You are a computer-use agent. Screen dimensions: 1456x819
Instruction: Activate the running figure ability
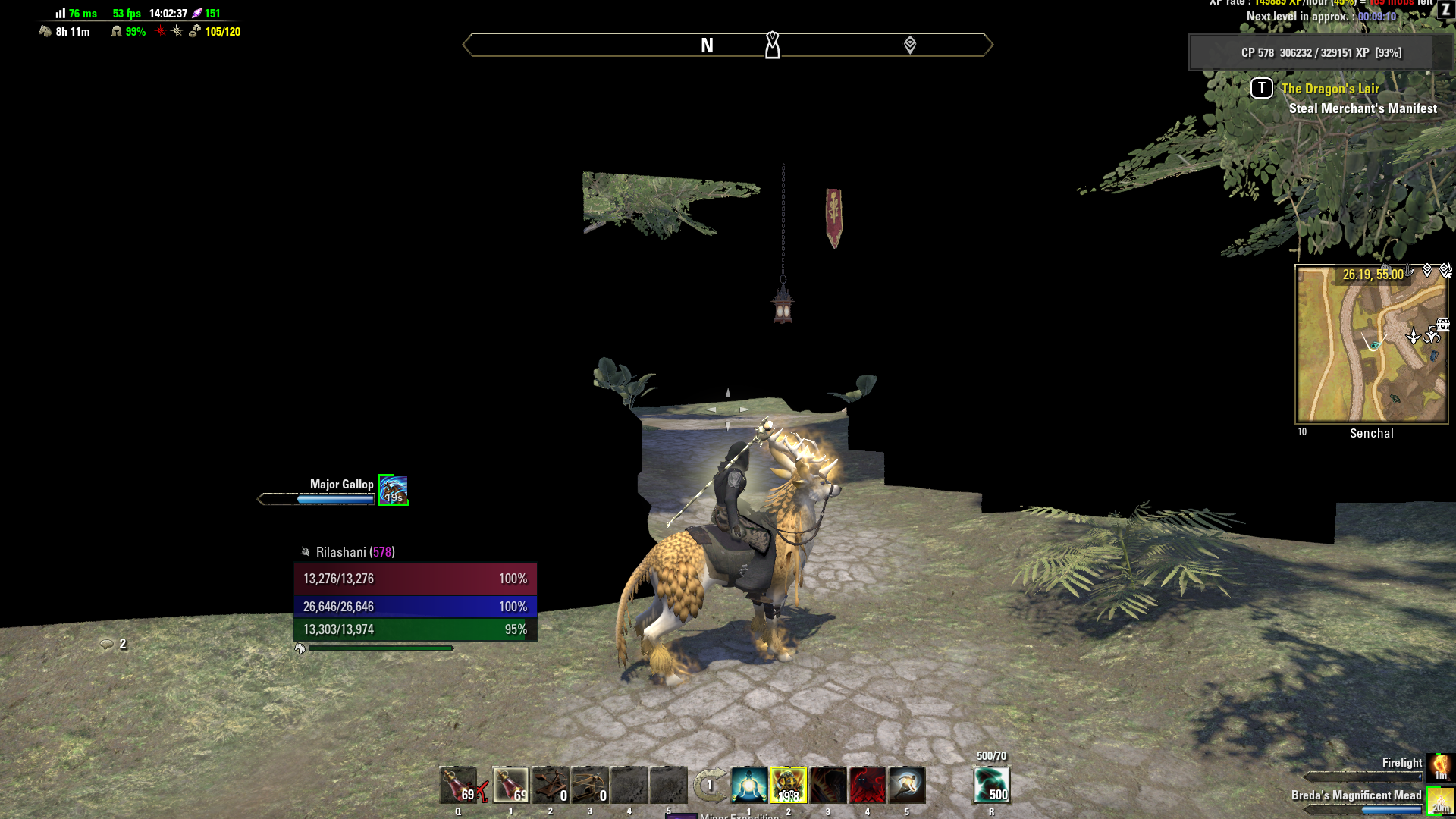click(907, 785)
